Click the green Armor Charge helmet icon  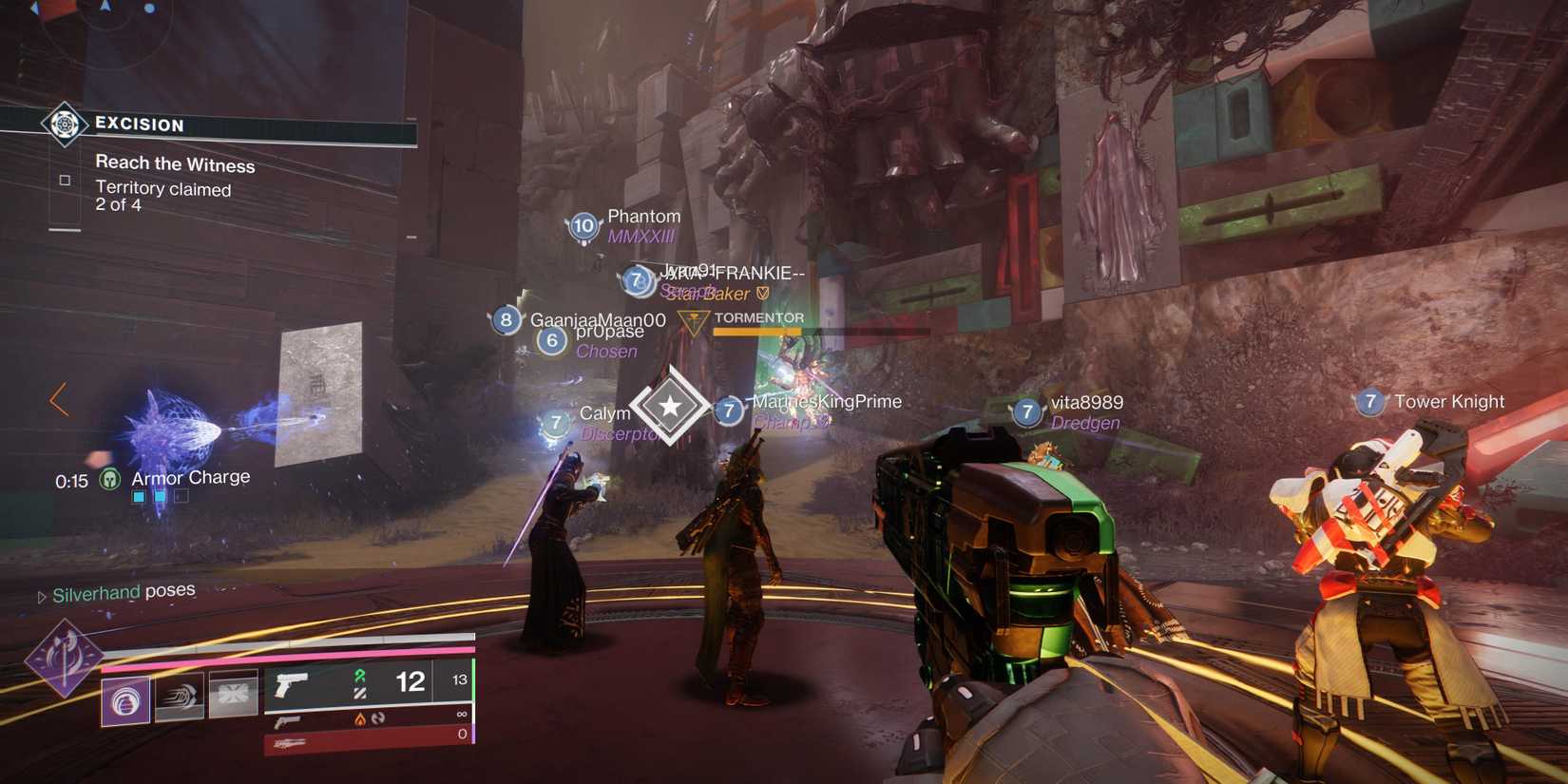click(109, 479)
